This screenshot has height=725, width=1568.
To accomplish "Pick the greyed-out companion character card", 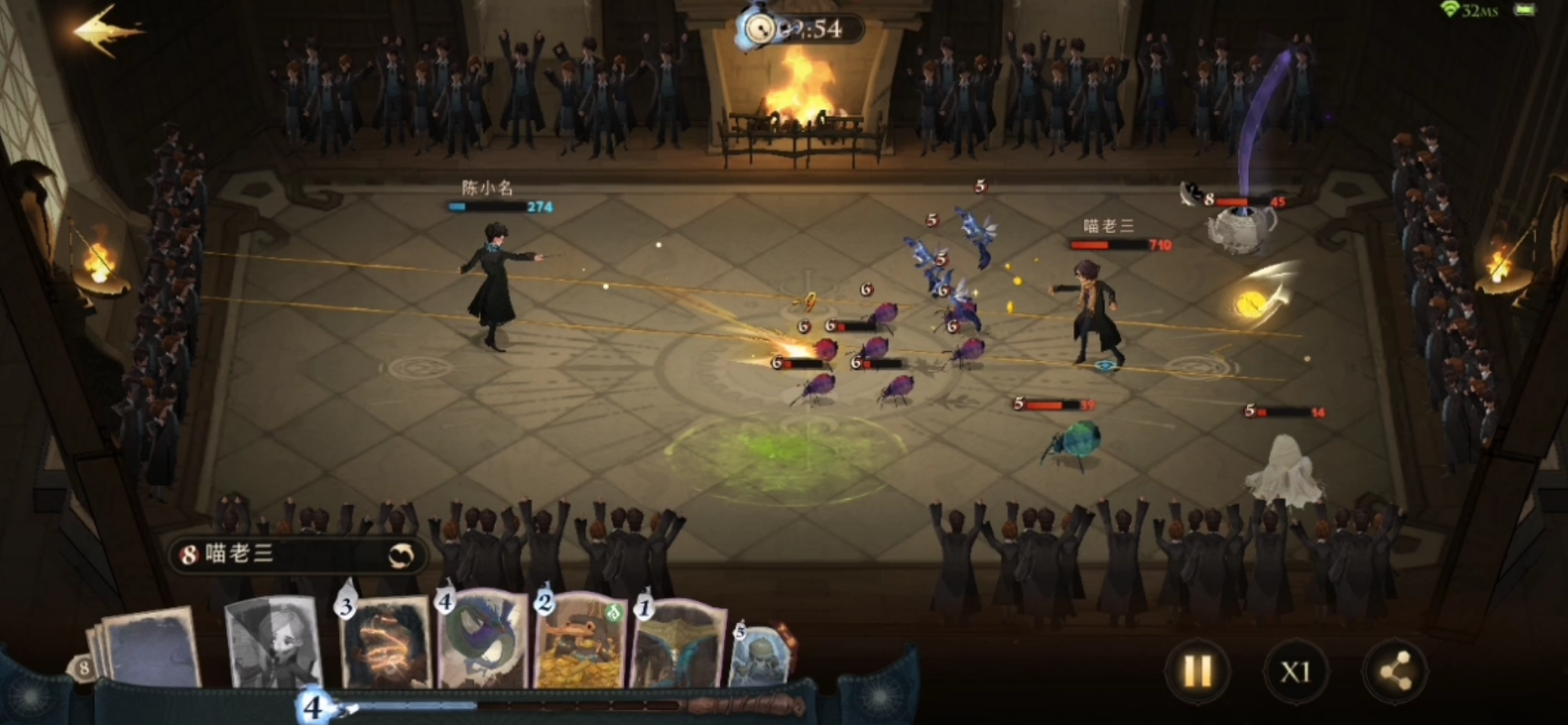I will point(273,645).
